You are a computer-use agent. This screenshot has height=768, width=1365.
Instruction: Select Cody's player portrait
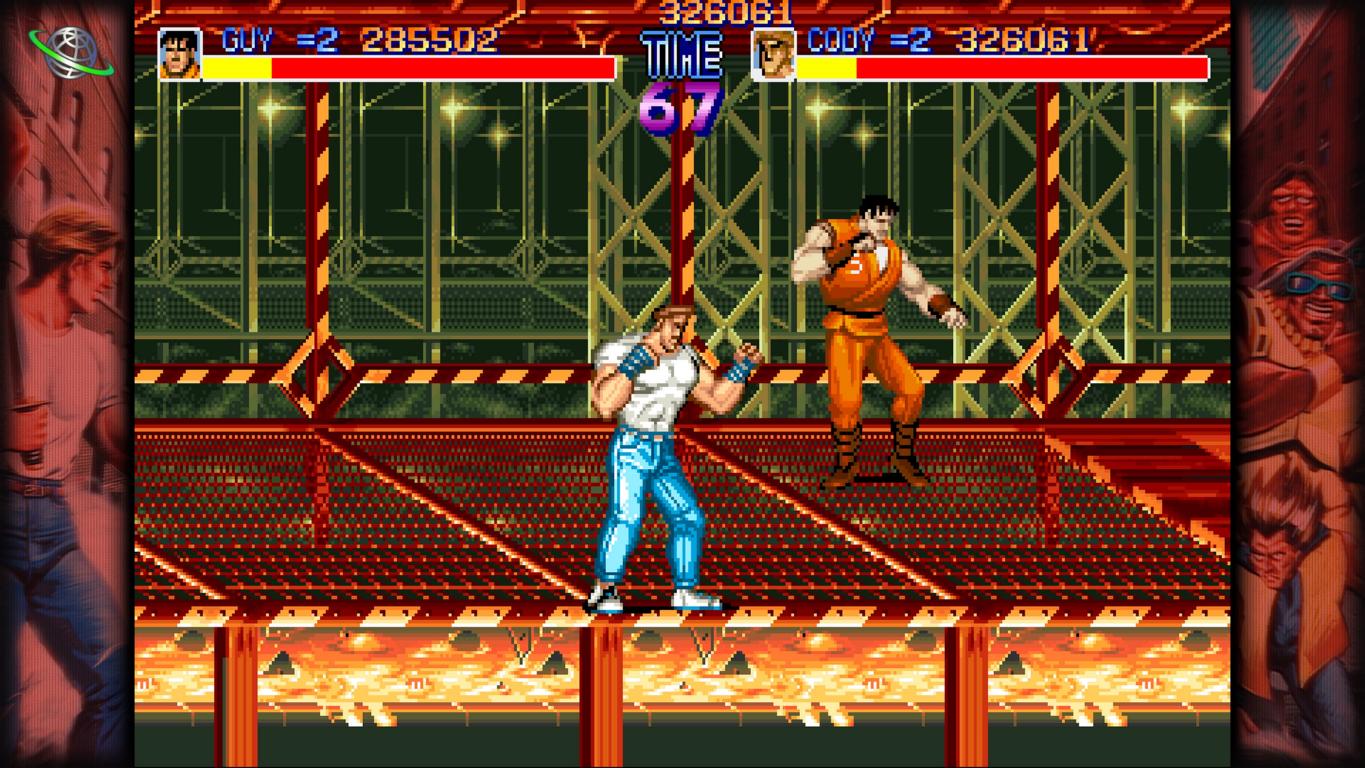pos(773,55)
